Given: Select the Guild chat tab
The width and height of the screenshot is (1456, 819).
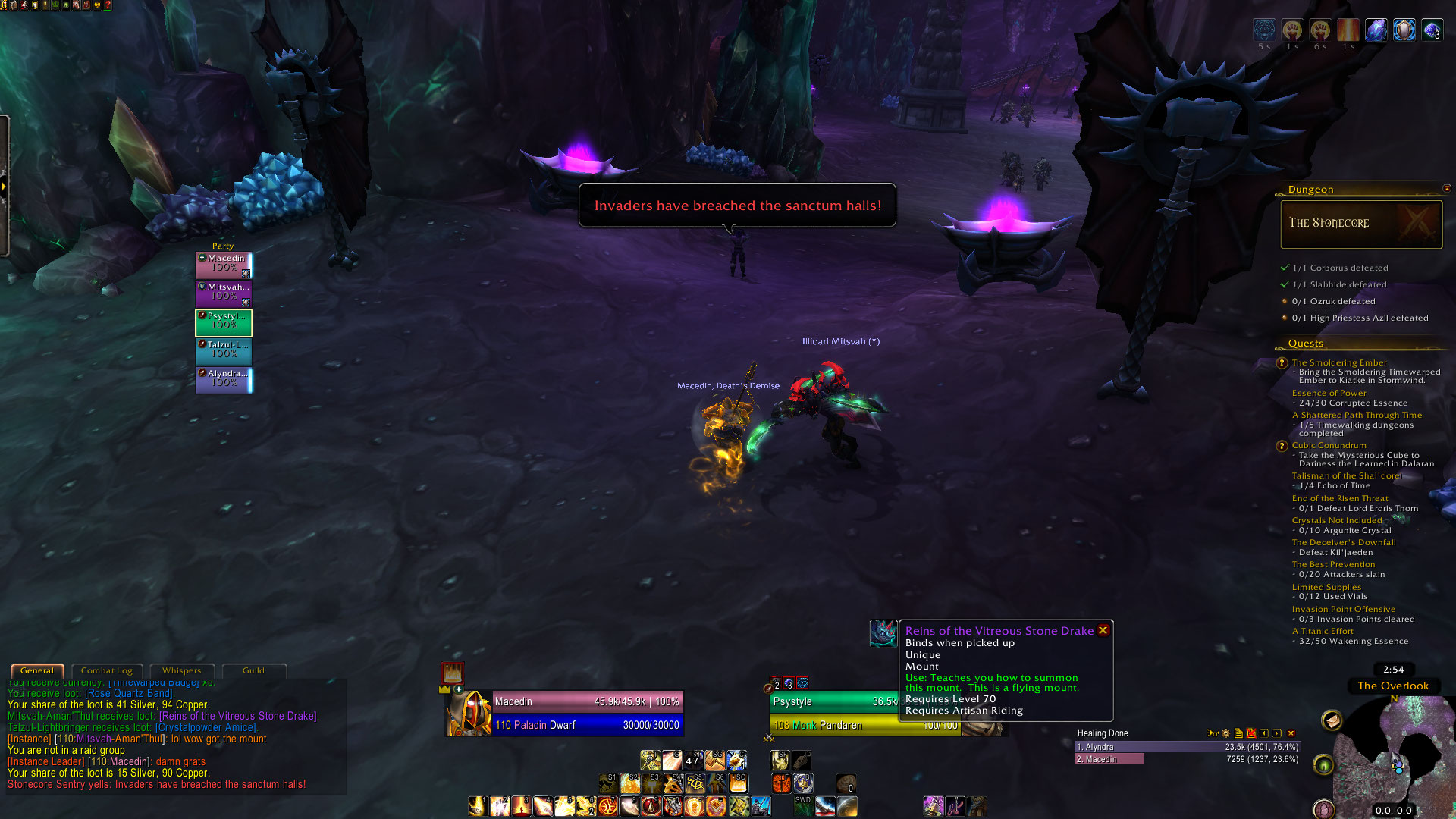Looking at the screenshot, I should [x=253, y=670].
